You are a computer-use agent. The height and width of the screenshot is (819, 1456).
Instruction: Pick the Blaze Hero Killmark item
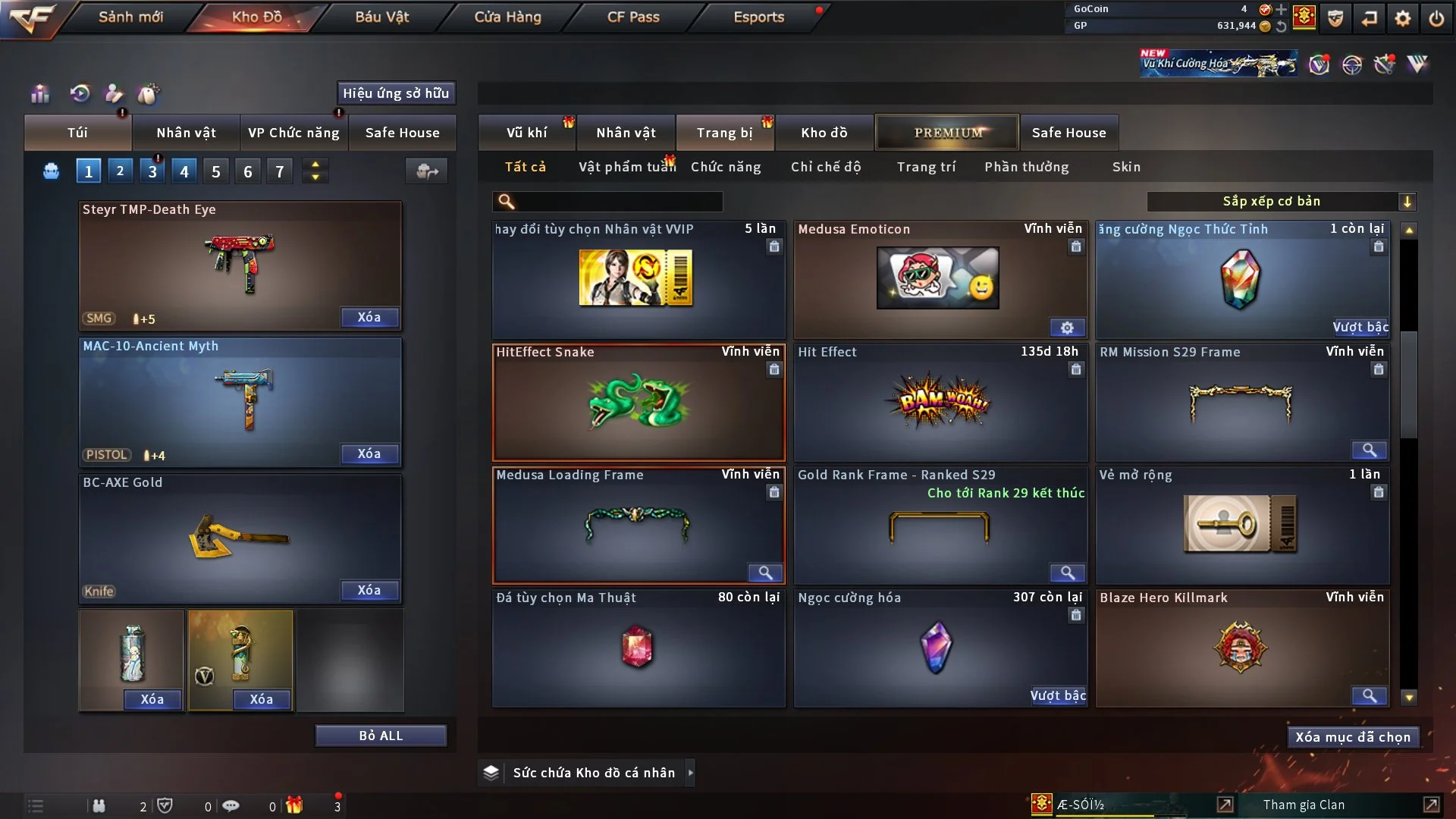pyautogui.click(x=1242, y=648)
